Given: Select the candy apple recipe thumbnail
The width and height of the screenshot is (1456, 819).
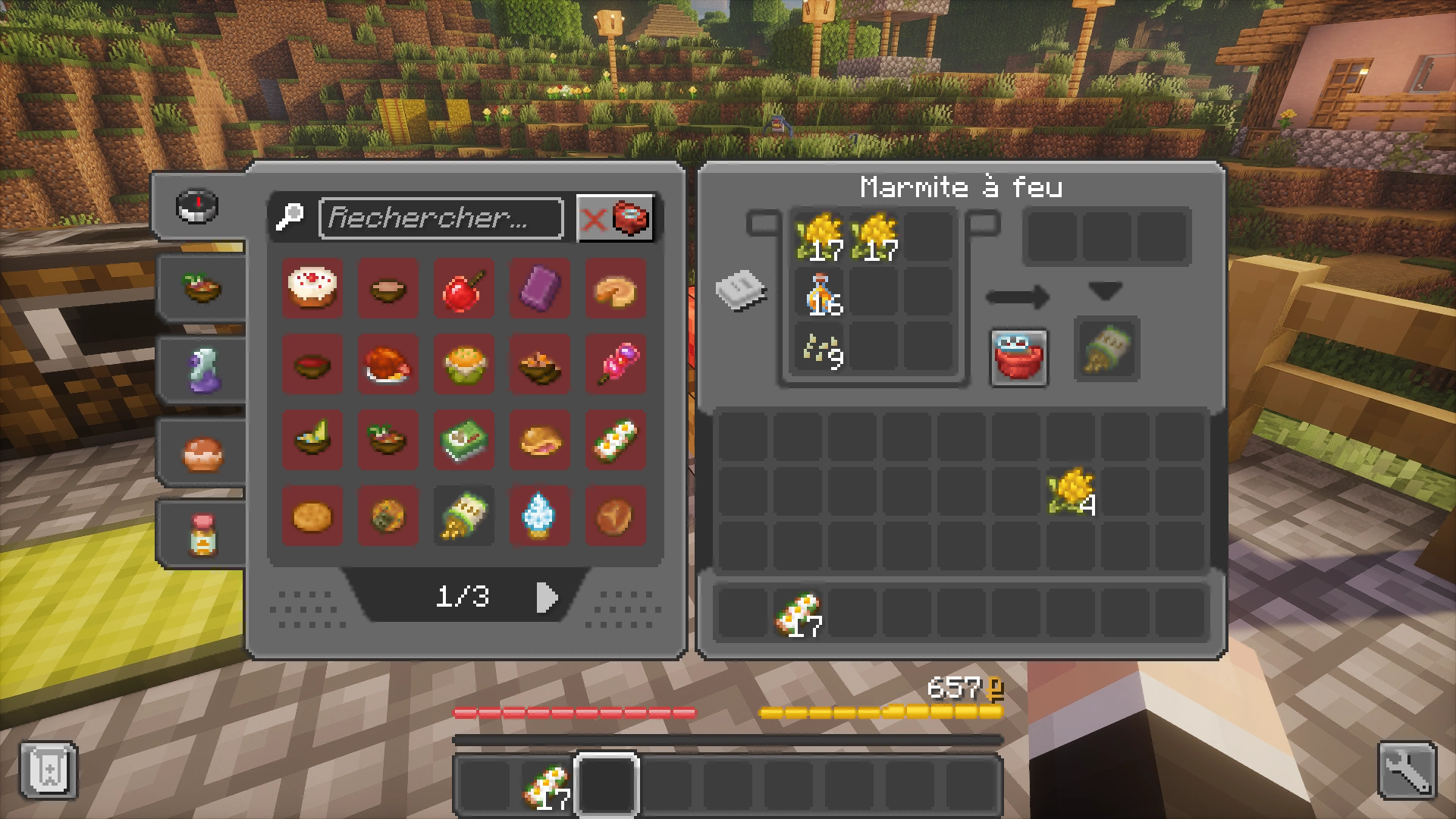Looking at the screenshot, I should coord(463,288).
